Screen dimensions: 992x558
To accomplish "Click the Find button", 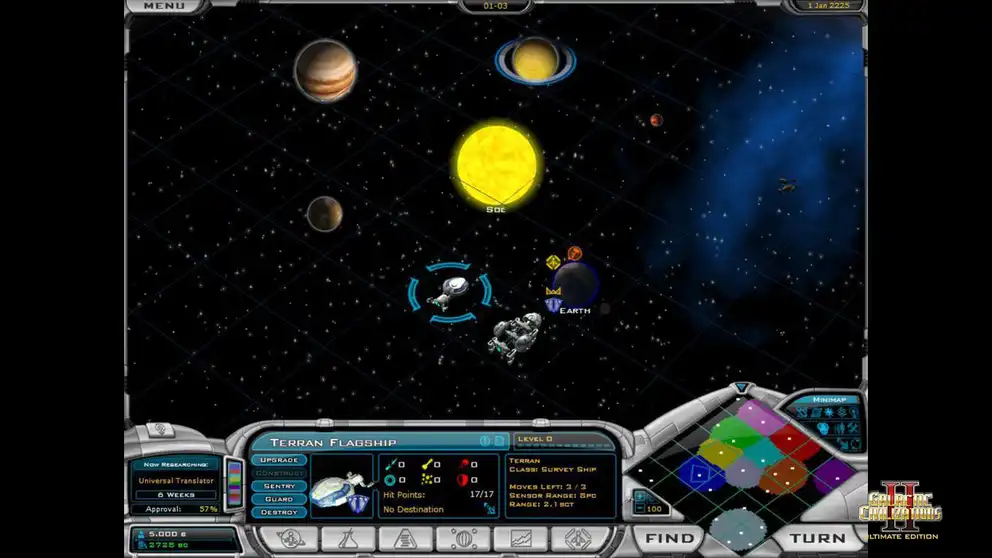I will pos(669,538).
